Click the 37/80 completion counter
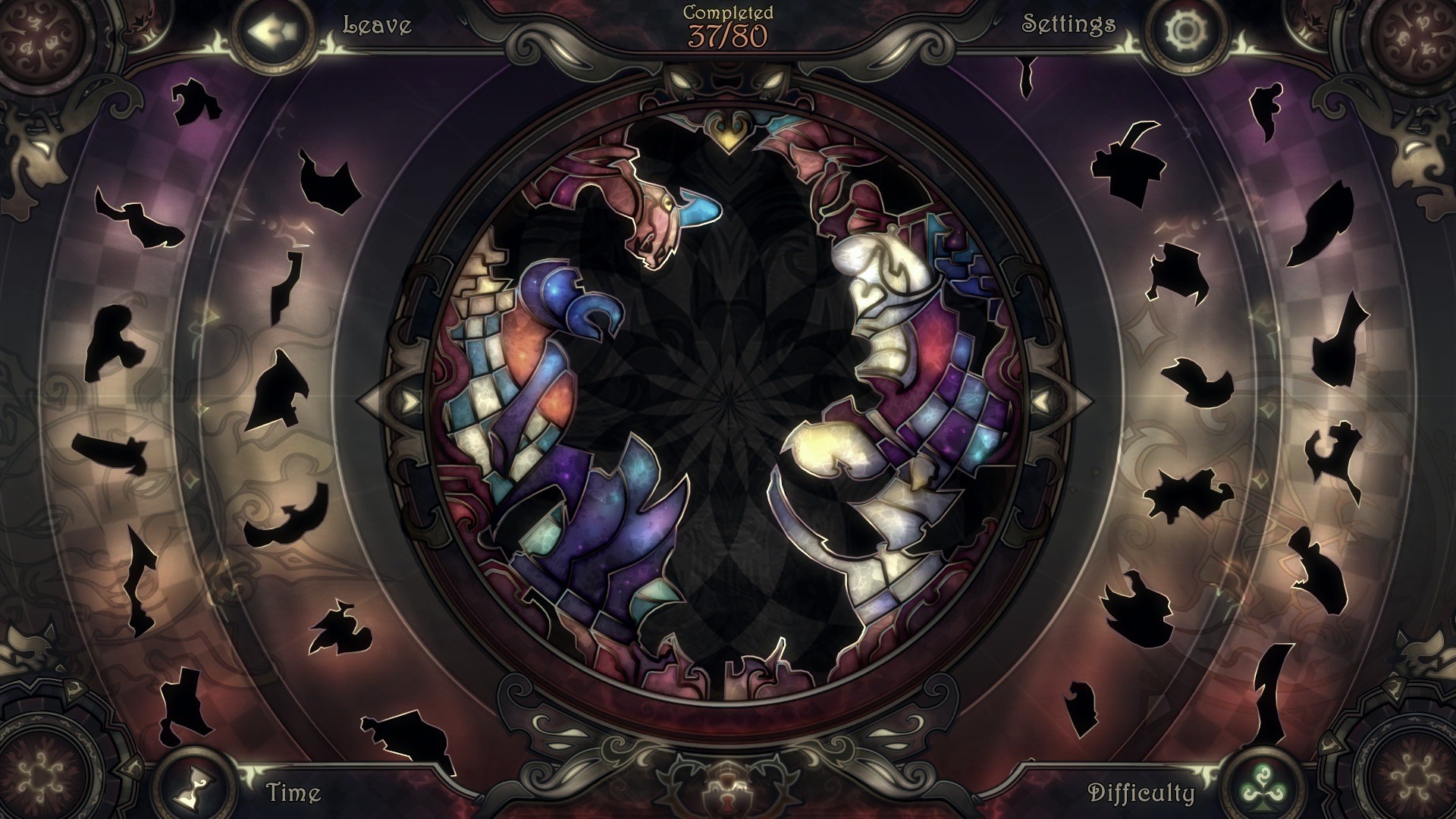 pyautogui.click(x=726, y=35)
